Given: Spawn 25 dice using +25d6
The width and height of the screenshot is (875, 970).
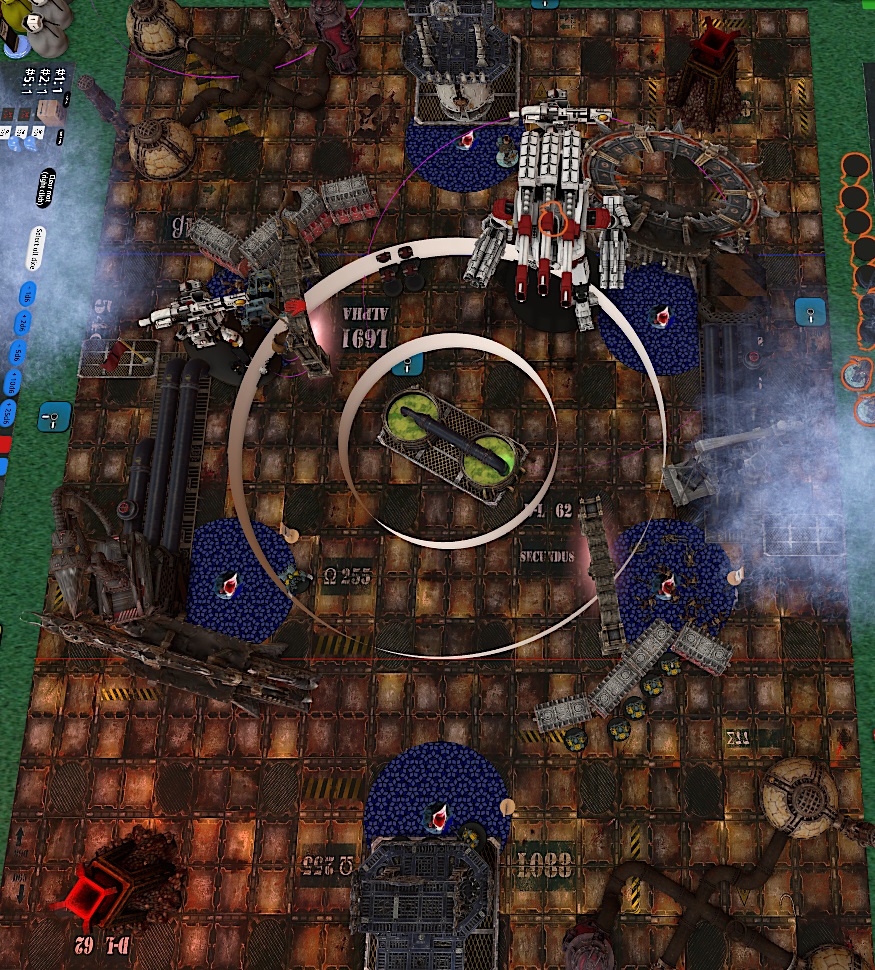Looking at the screenshot, I should tap(10, 415).
